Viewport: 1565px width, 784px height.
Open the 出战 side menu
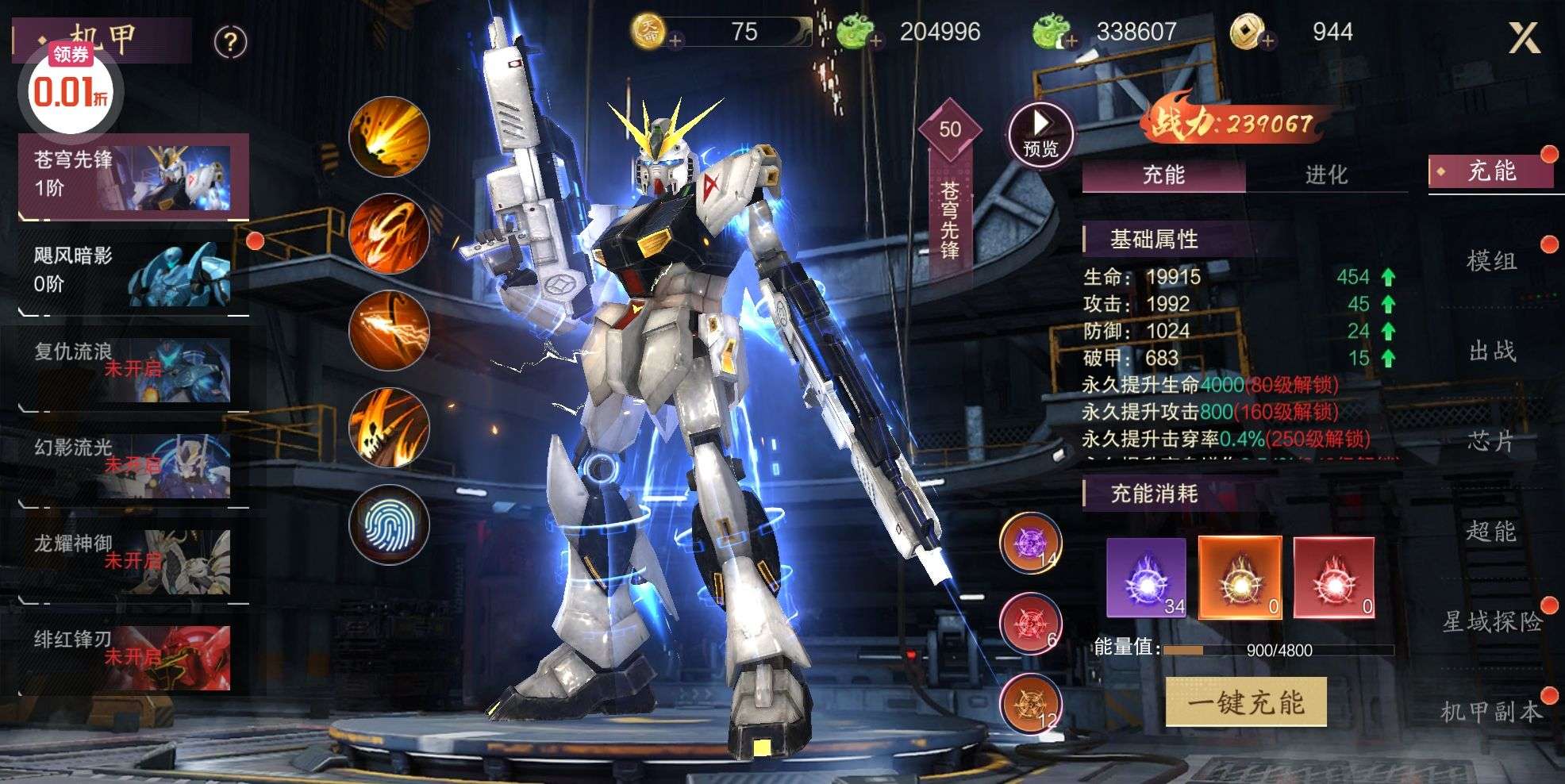coord(1491,351)
